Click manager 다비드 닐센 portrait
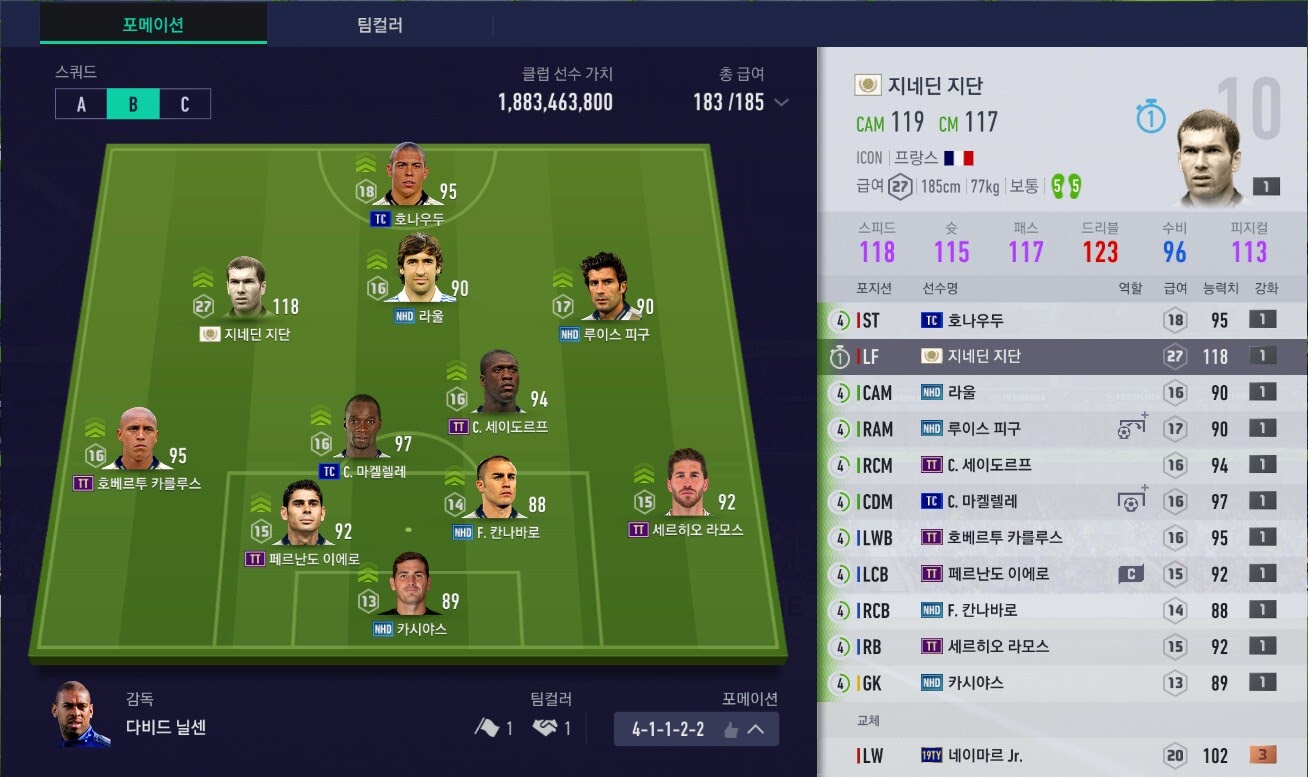 click(81, 714)
